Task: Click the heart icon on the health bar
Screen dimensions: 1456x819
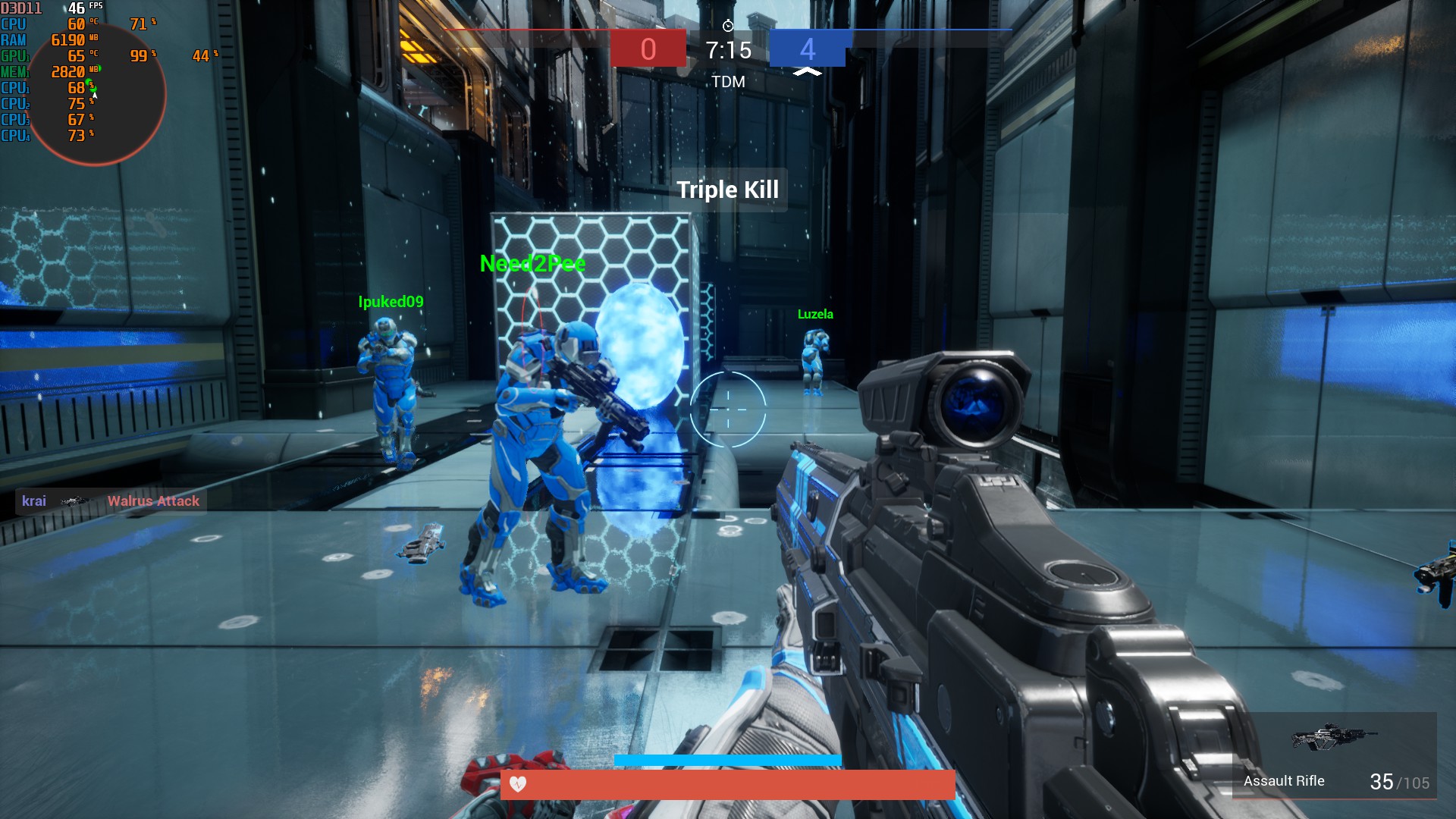Action: coord(519,786)
